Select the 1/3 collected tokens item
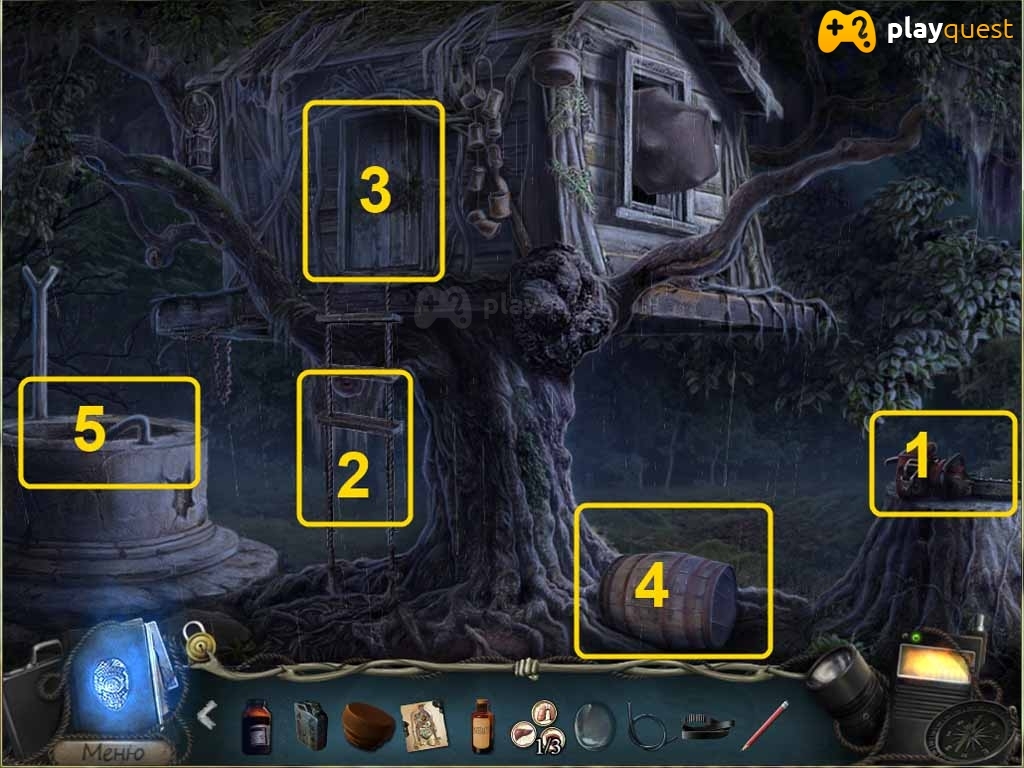 (x=538, y=725)
